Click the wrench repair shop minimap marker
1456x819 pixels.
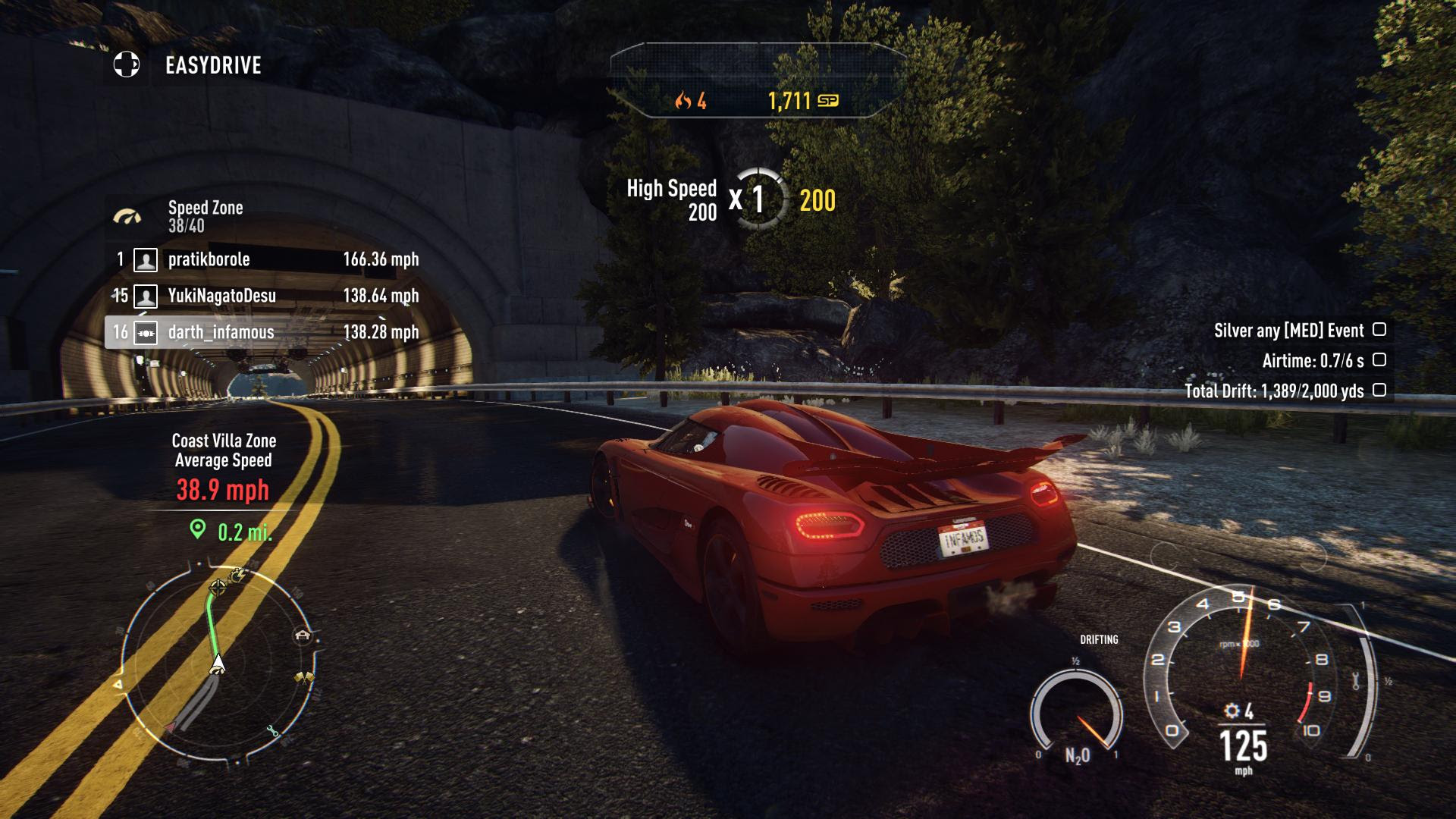[x=272, y=732]
